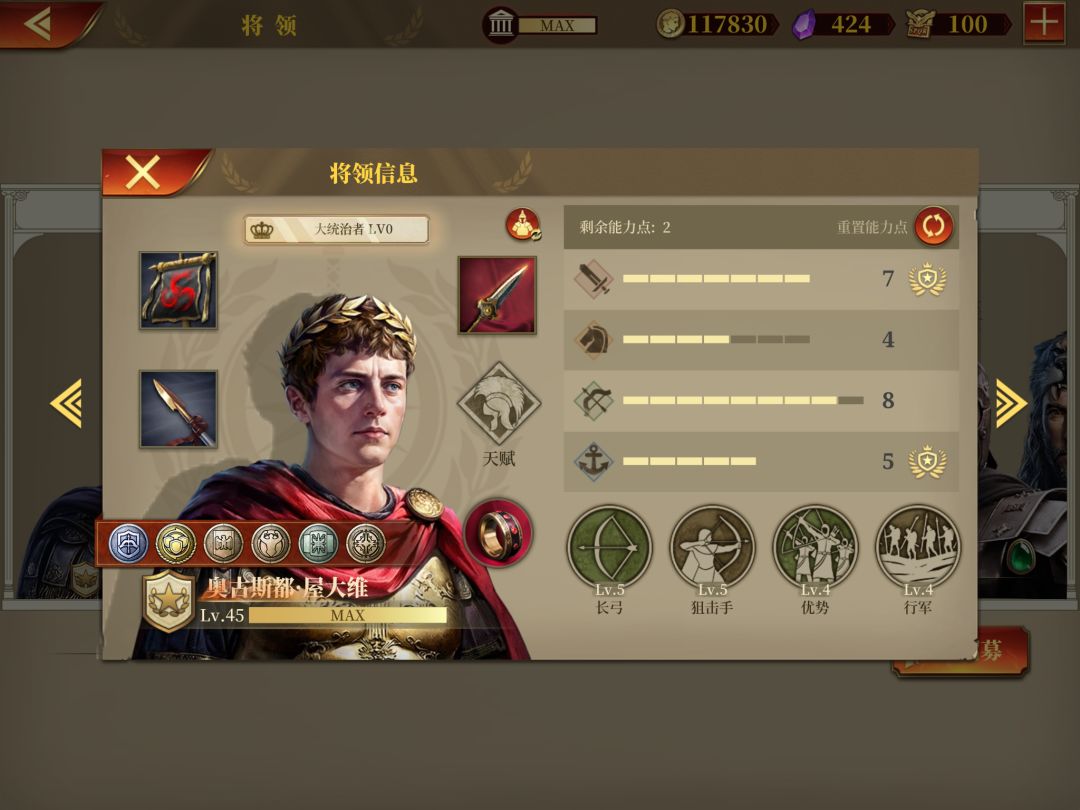
Task: Select the 狙击手 sniper skill
Action: click(712, 547)
